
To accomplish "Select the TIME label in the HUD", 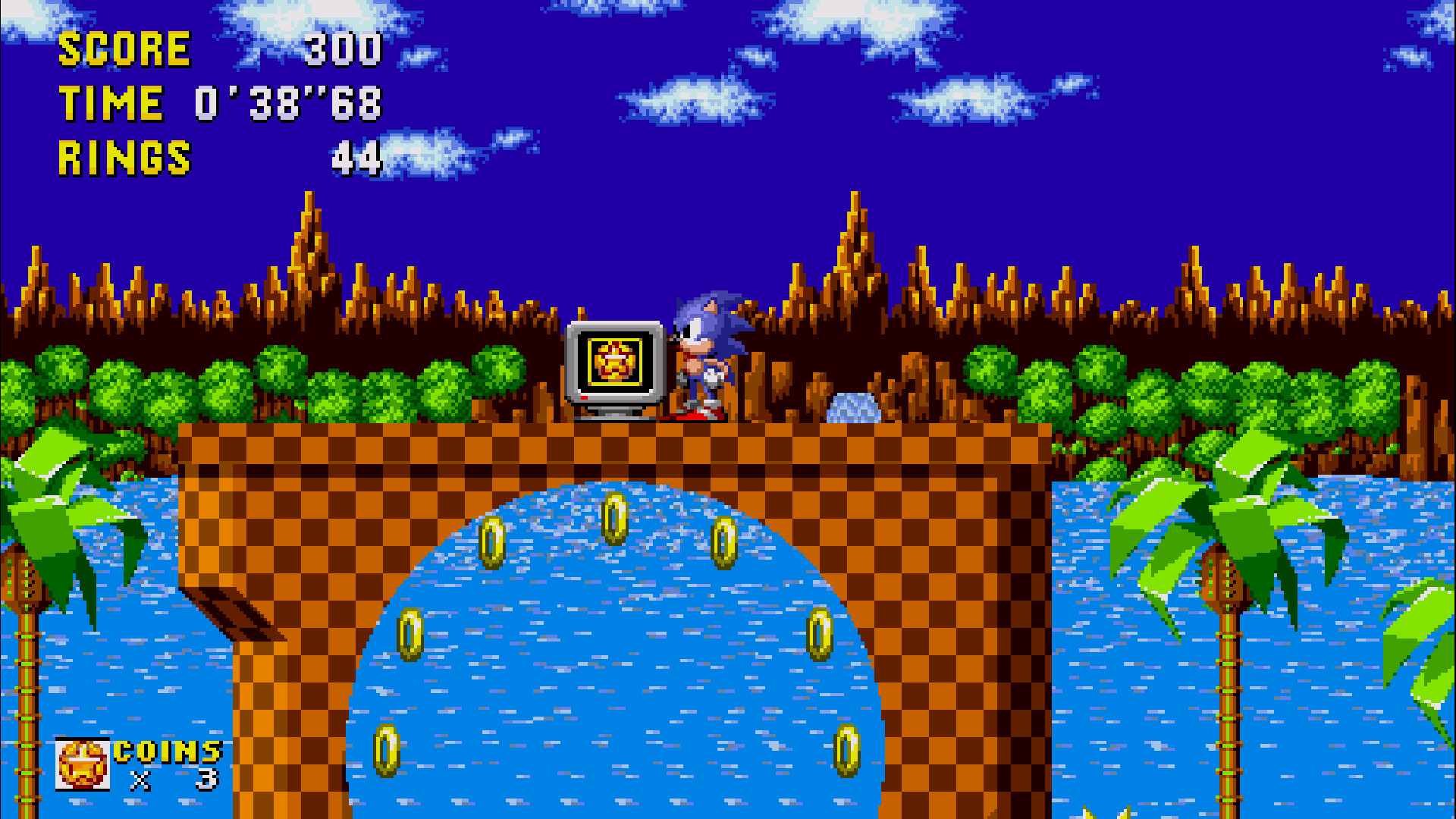I will click(x=114, y=104).
